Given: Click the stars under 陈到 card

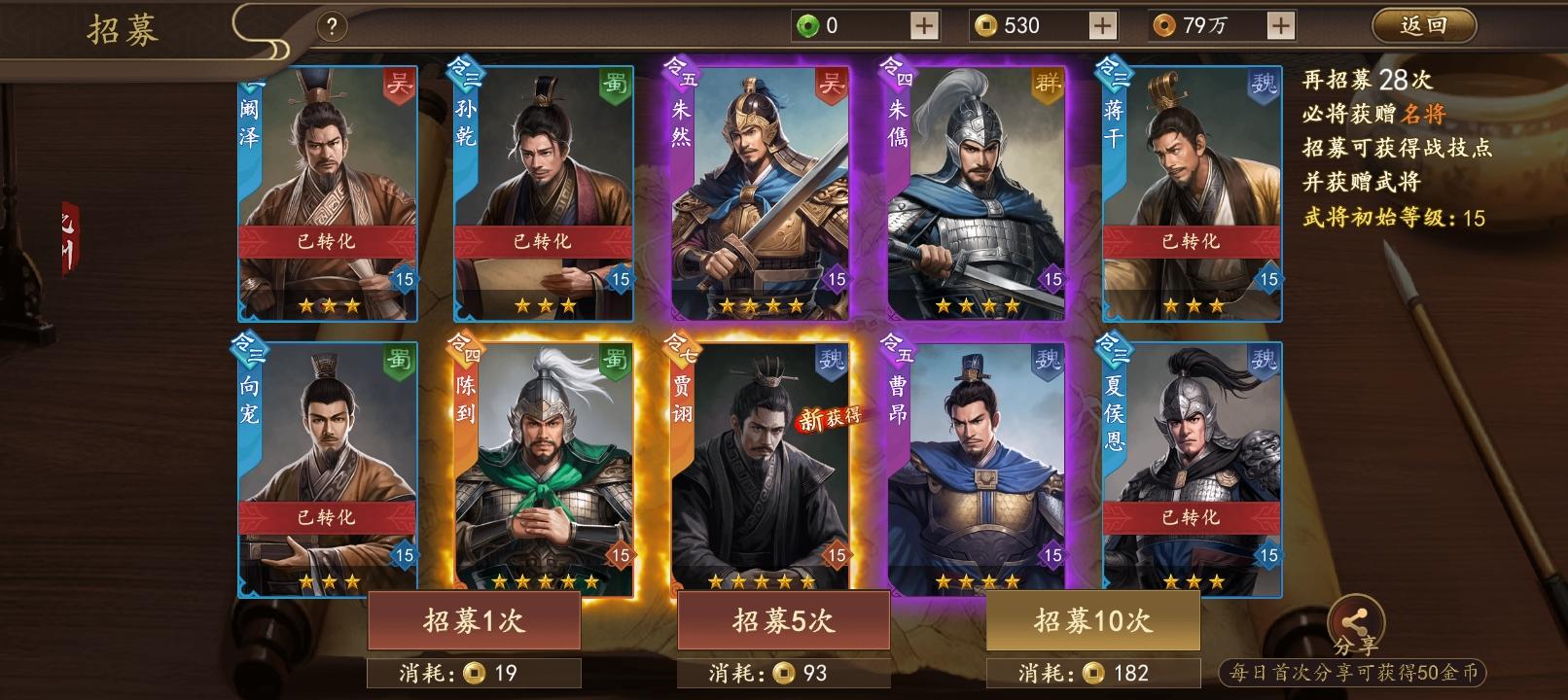Looking at the screenshot, I should point(545,582).
